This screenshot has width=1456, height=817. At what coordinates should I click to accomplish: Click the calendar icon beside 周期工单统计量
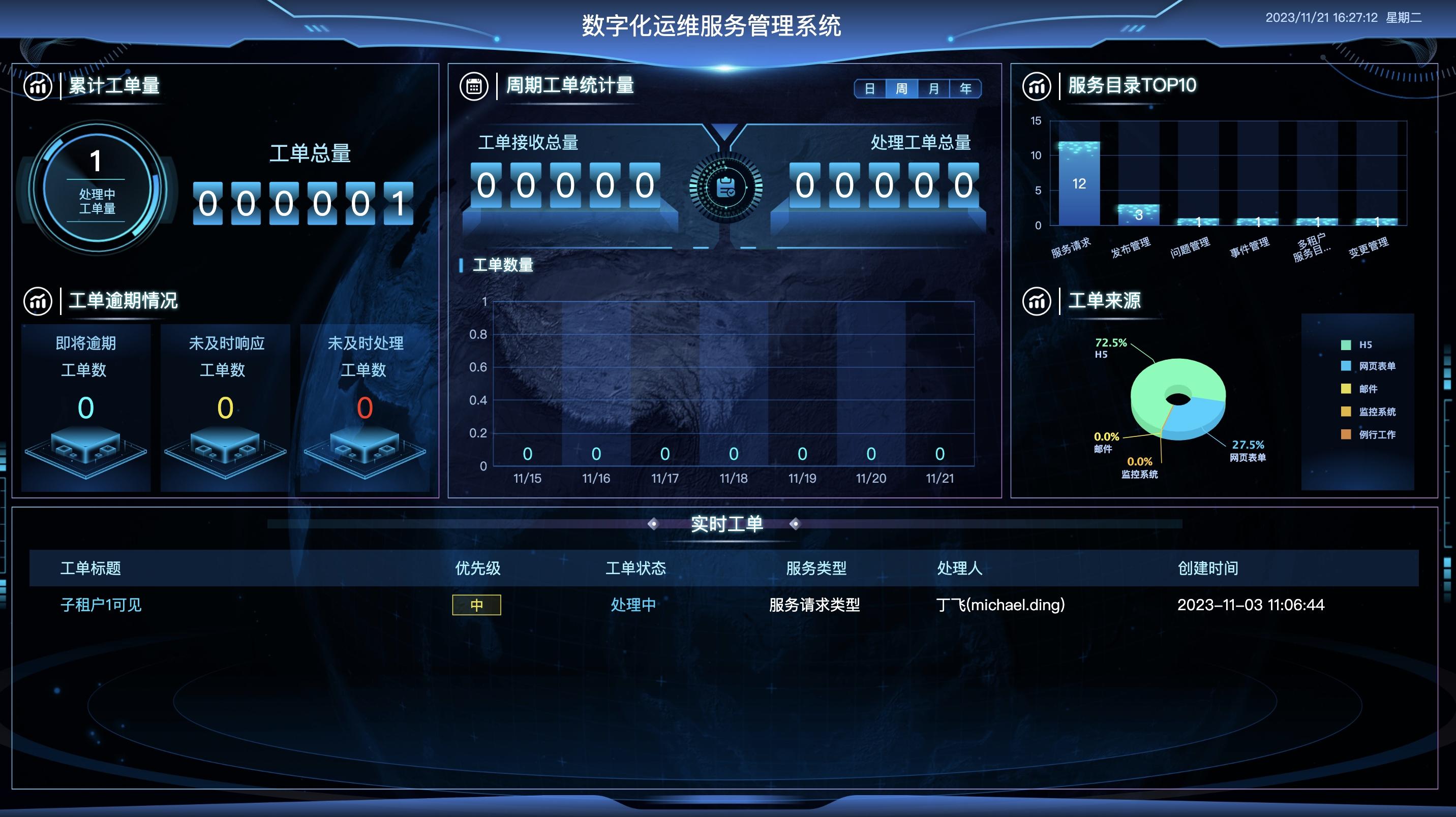point(475,85)
